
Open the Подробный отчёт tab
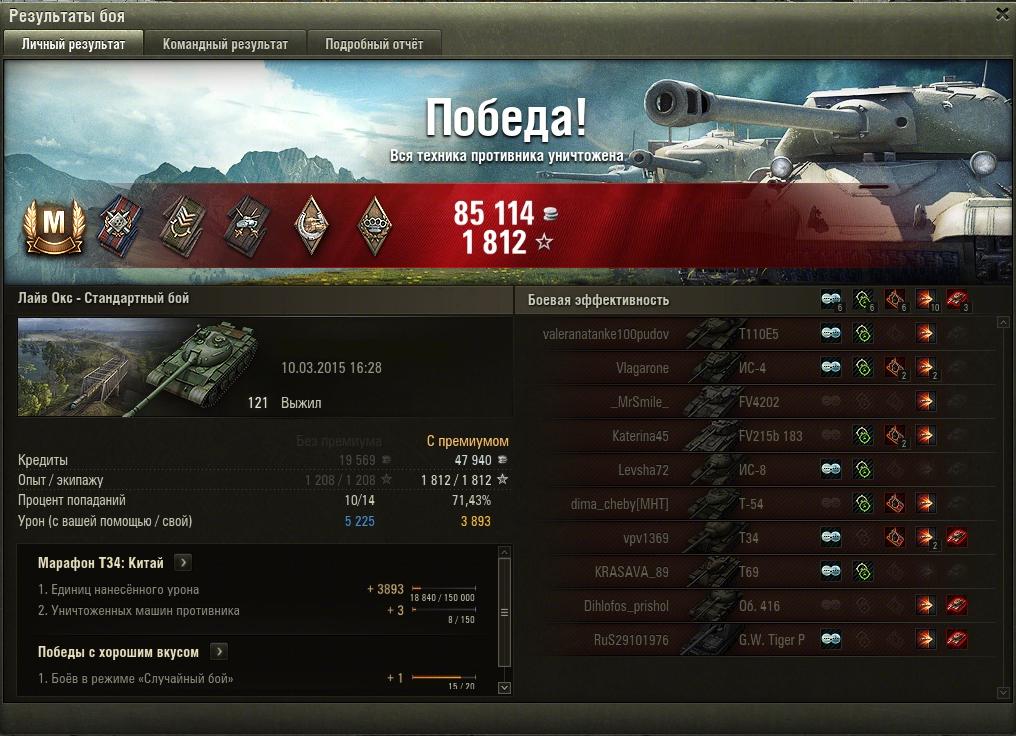(374, 44)
